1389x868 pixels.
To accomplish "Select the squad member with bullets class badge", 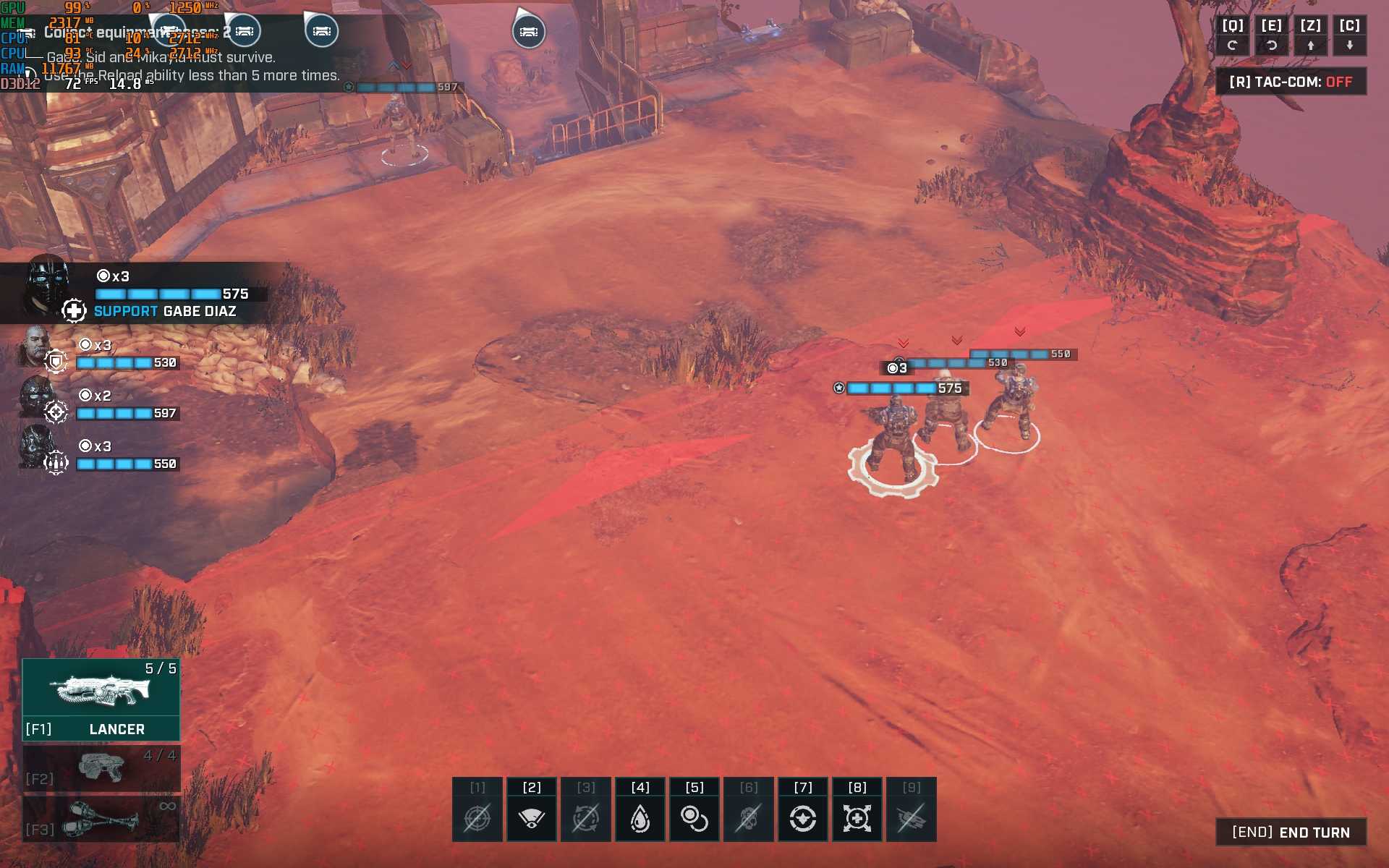I will tap(36, 448).
